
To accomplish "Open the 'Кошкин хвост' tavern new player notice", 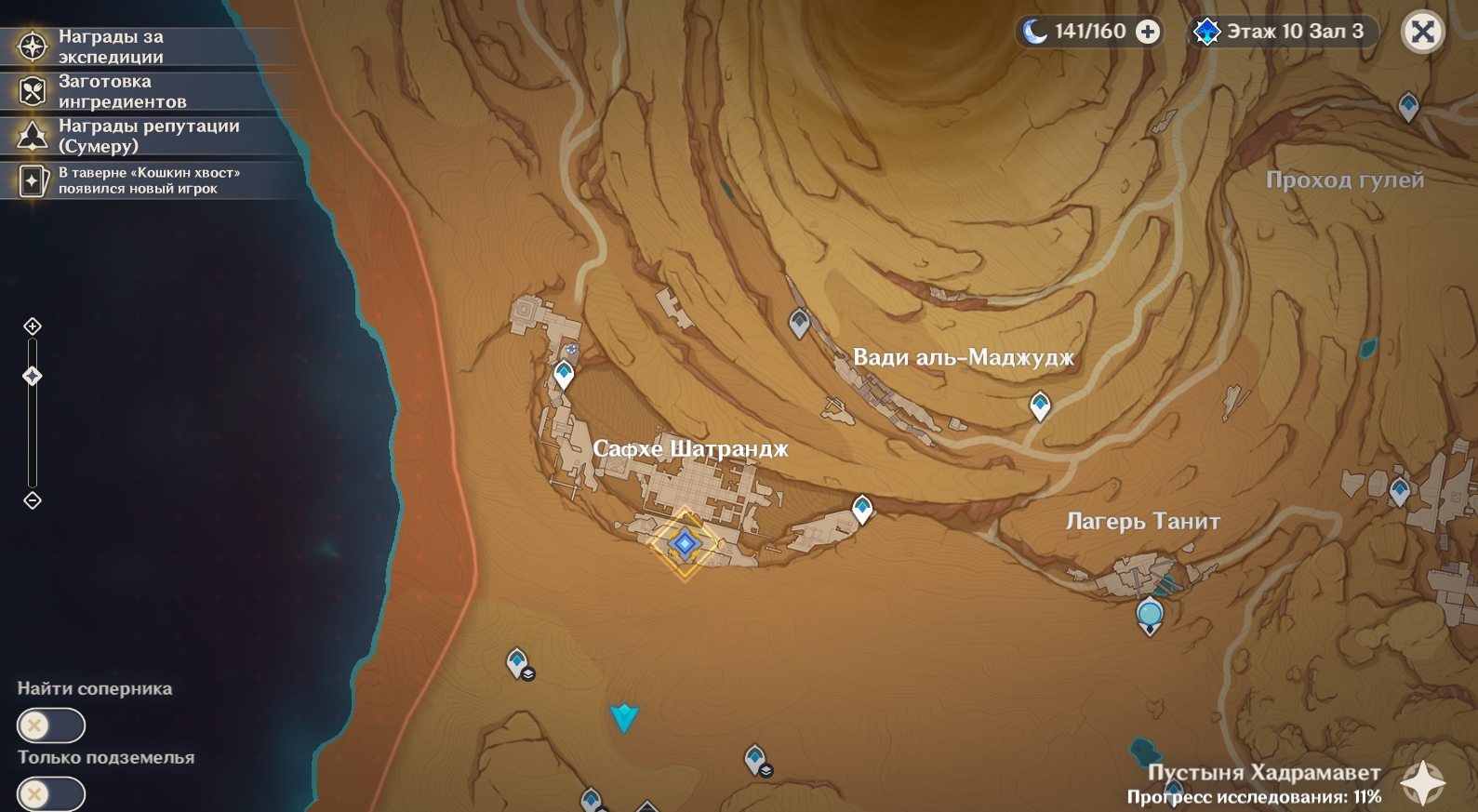I will coord(140,180).
